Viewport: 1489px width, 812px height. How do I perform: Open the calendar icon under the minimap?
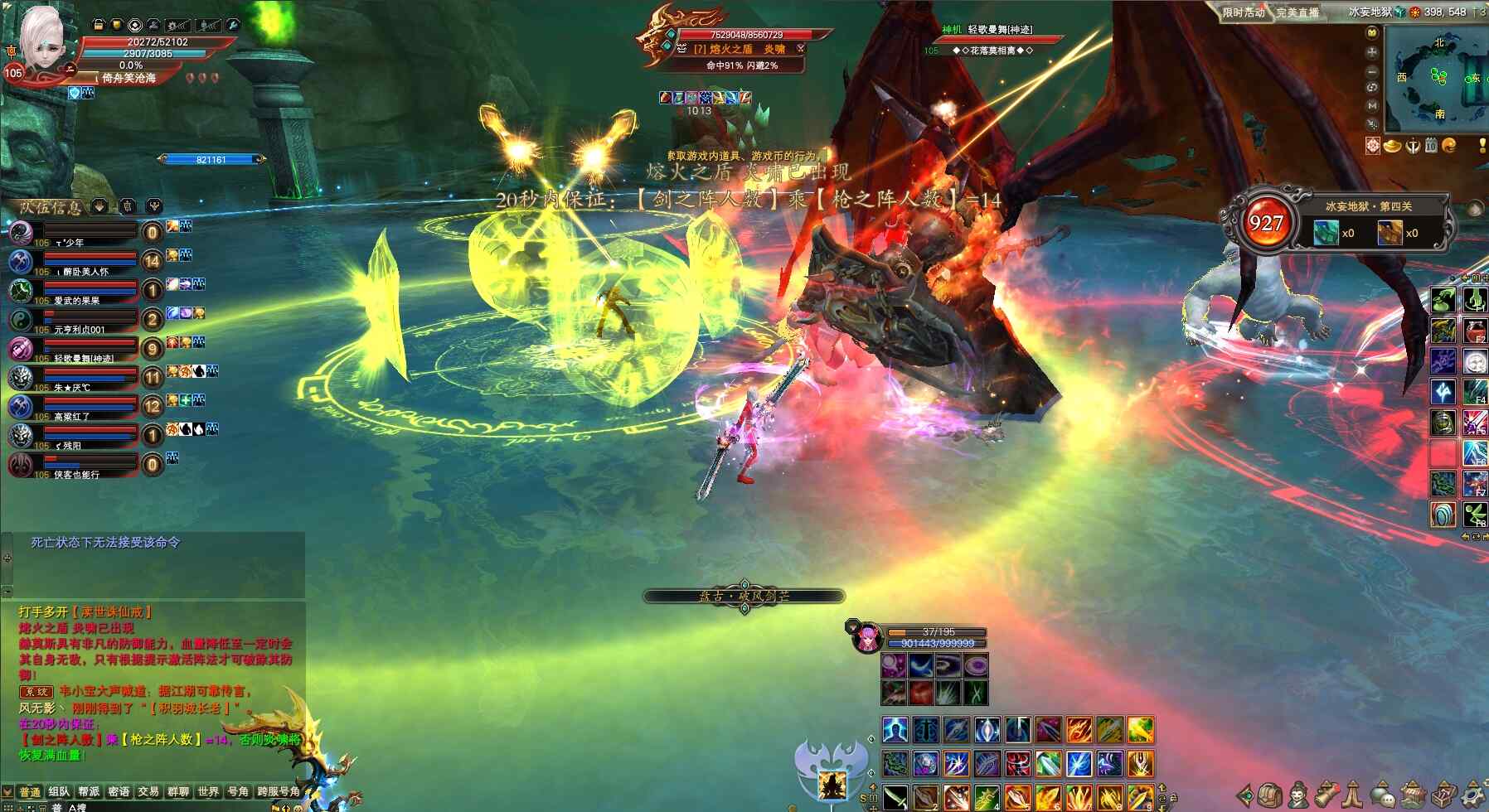pos(1431,146)
